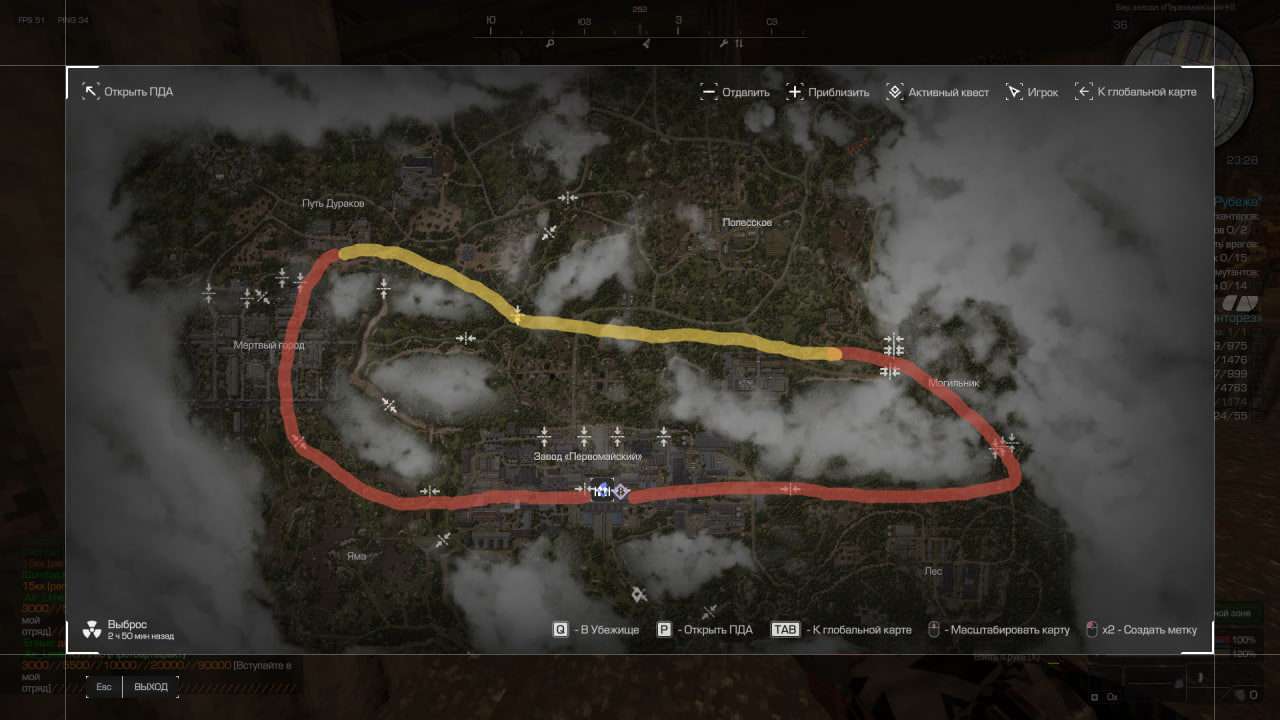1280x720 pixels.
Task: Select the Могильник location label
Action: coord(953,383)
